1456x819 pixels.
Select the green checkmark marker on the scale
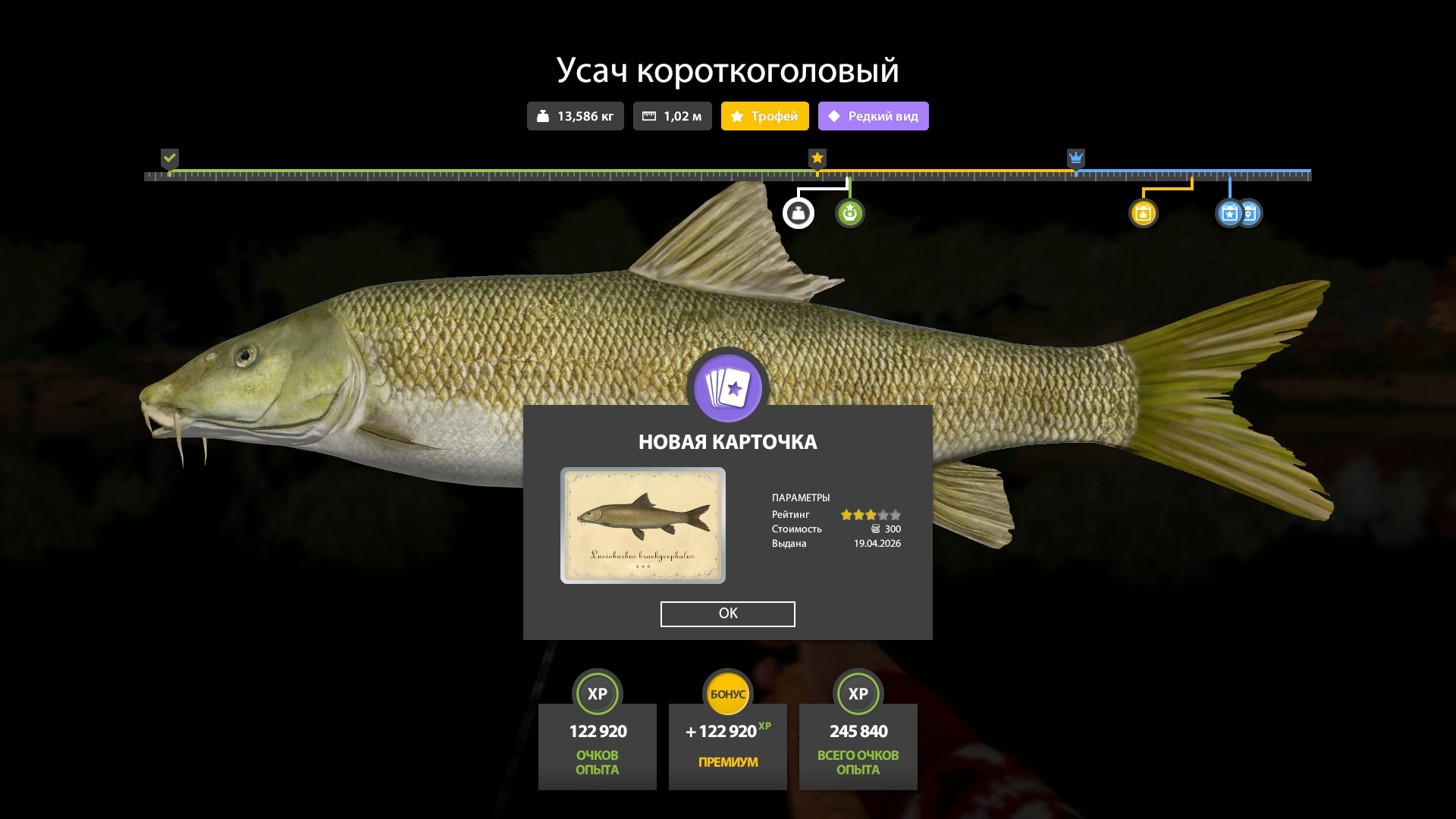(x=170, y=158)
